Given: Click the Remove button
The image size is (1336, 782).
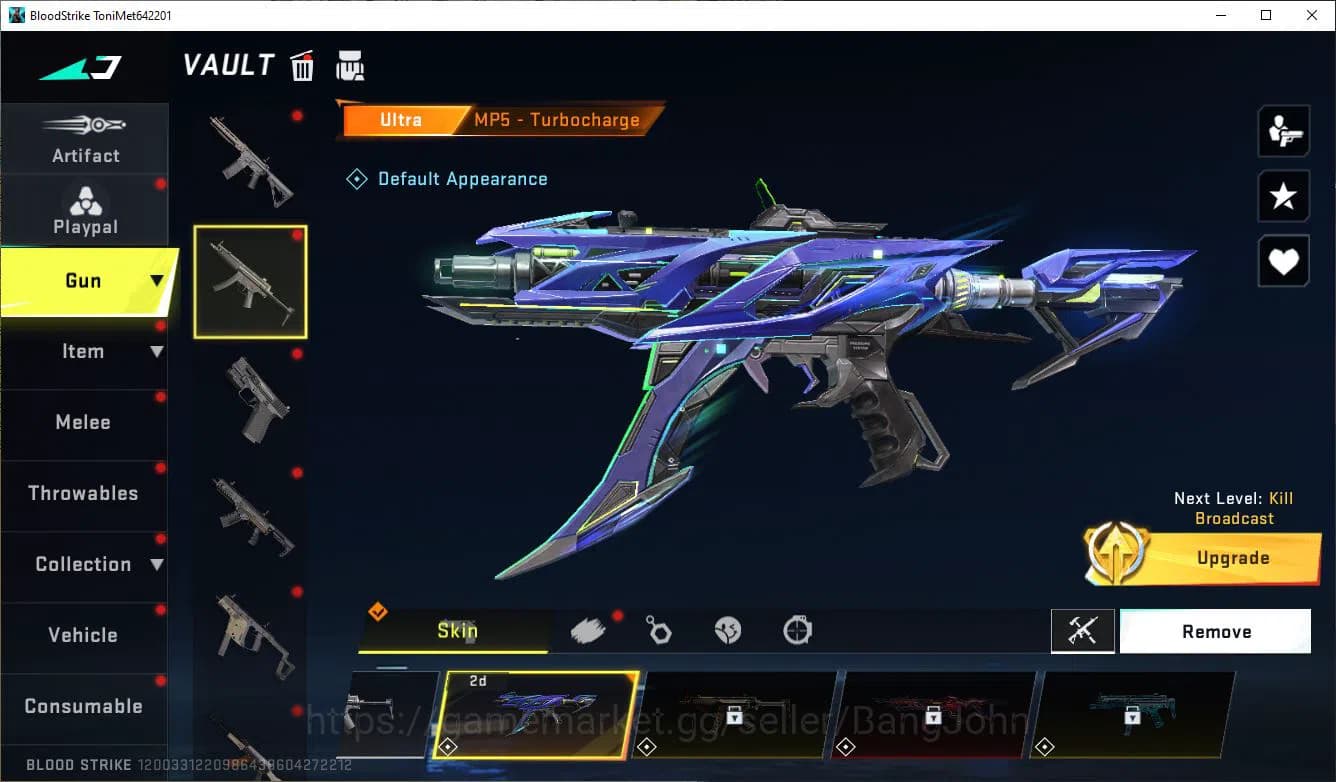Looking at the screenshot, I should coord(1216,631).
